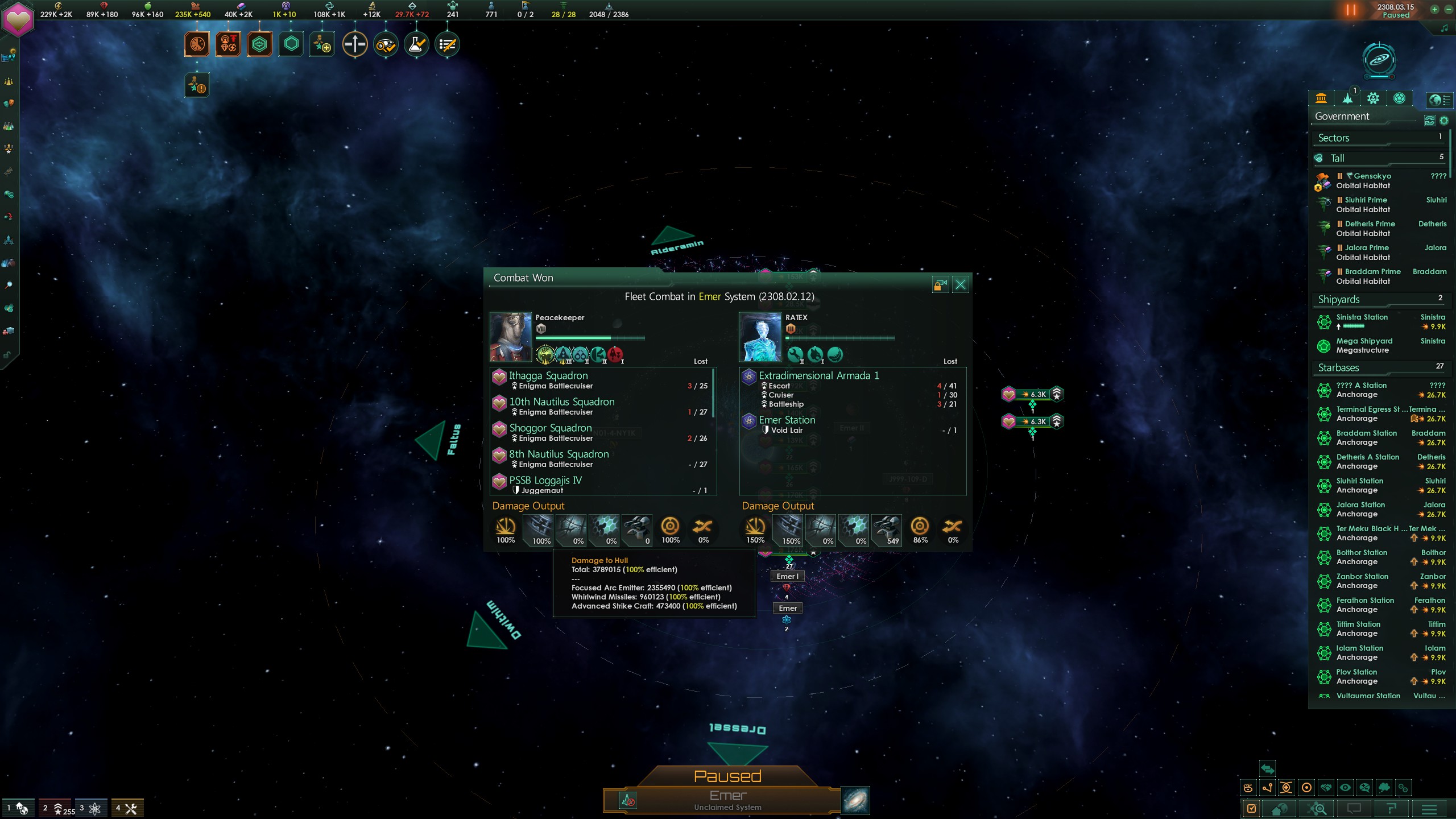Select the Focused Arc Emitter damage output icon
Screen dimensions: 1456x819
(x=505, y=529)
